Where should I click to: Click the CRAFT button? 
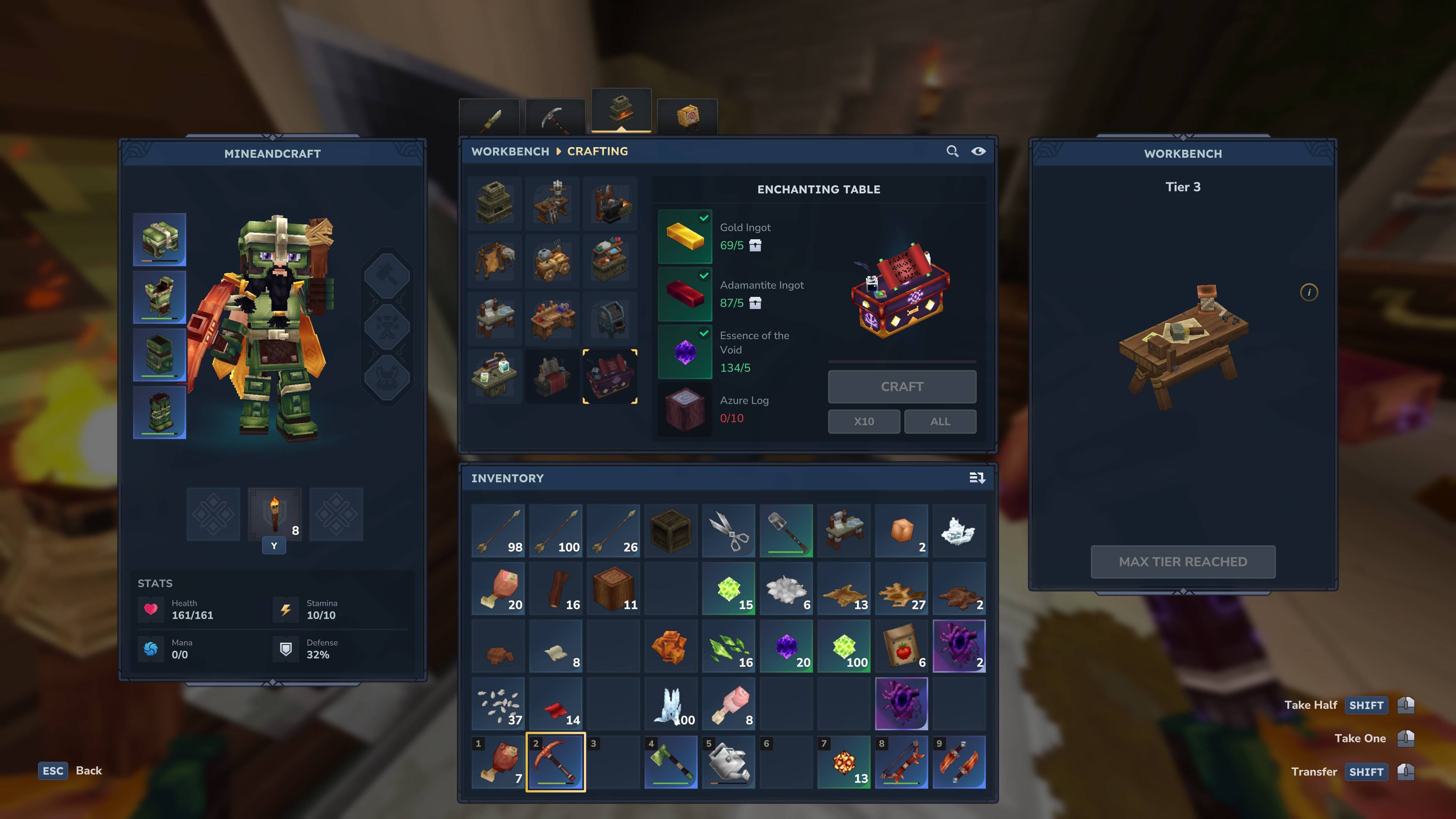902,387
